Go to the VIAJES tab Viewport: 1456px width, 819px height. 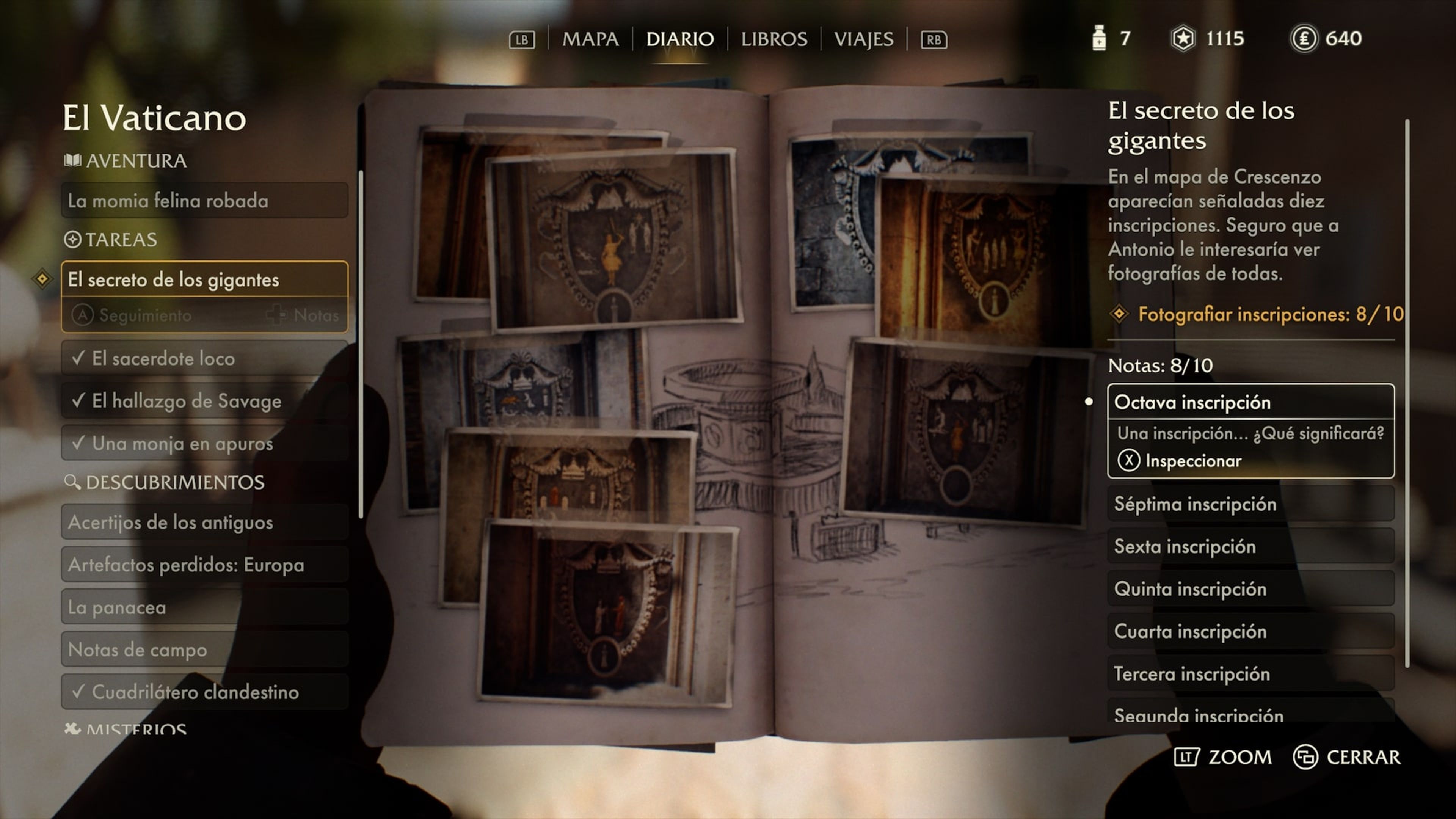point(863,39)
